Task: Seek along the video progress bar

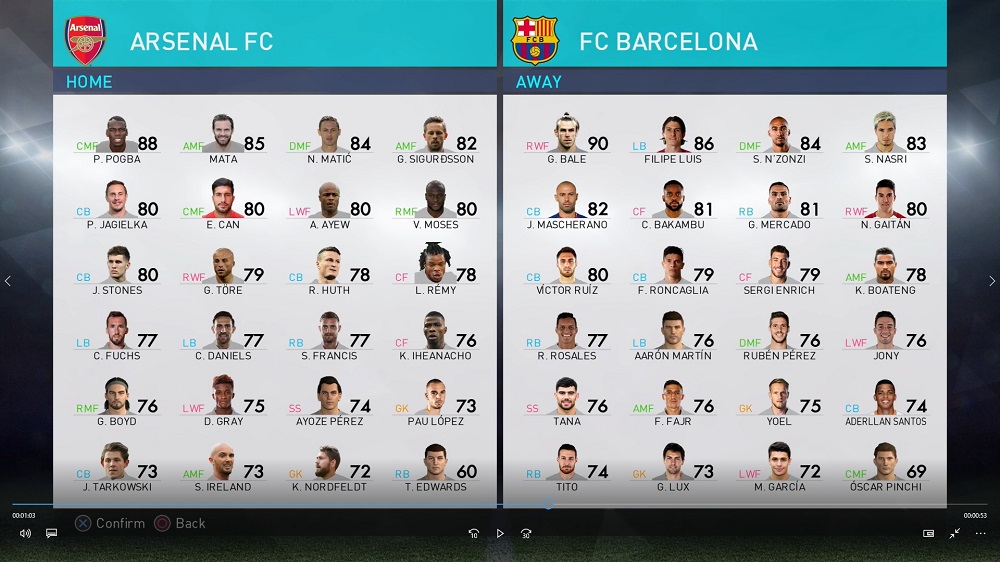Action: click(x=500, y=505)
